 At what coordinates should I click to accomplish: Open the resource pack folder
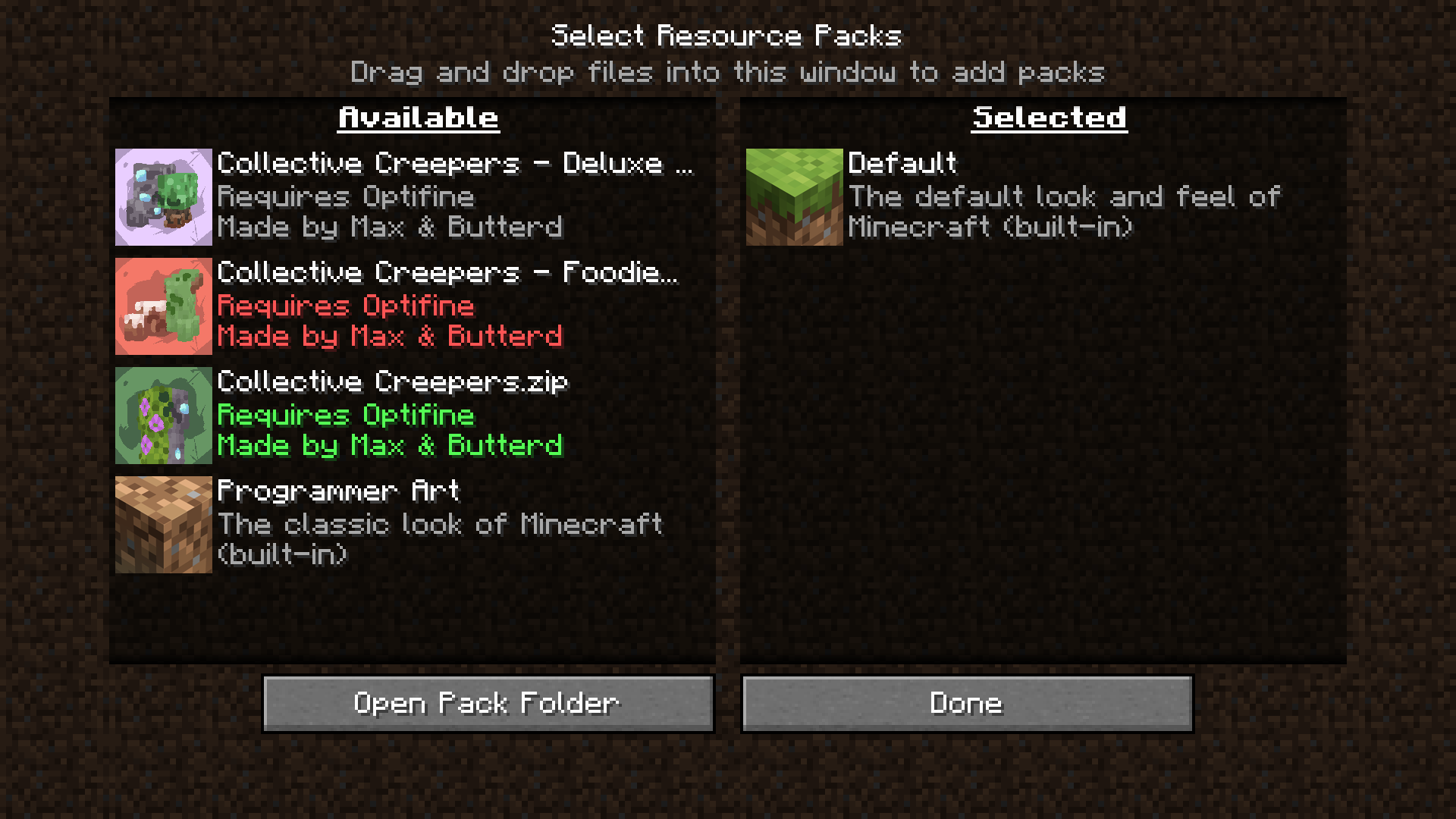click(488, 703)
